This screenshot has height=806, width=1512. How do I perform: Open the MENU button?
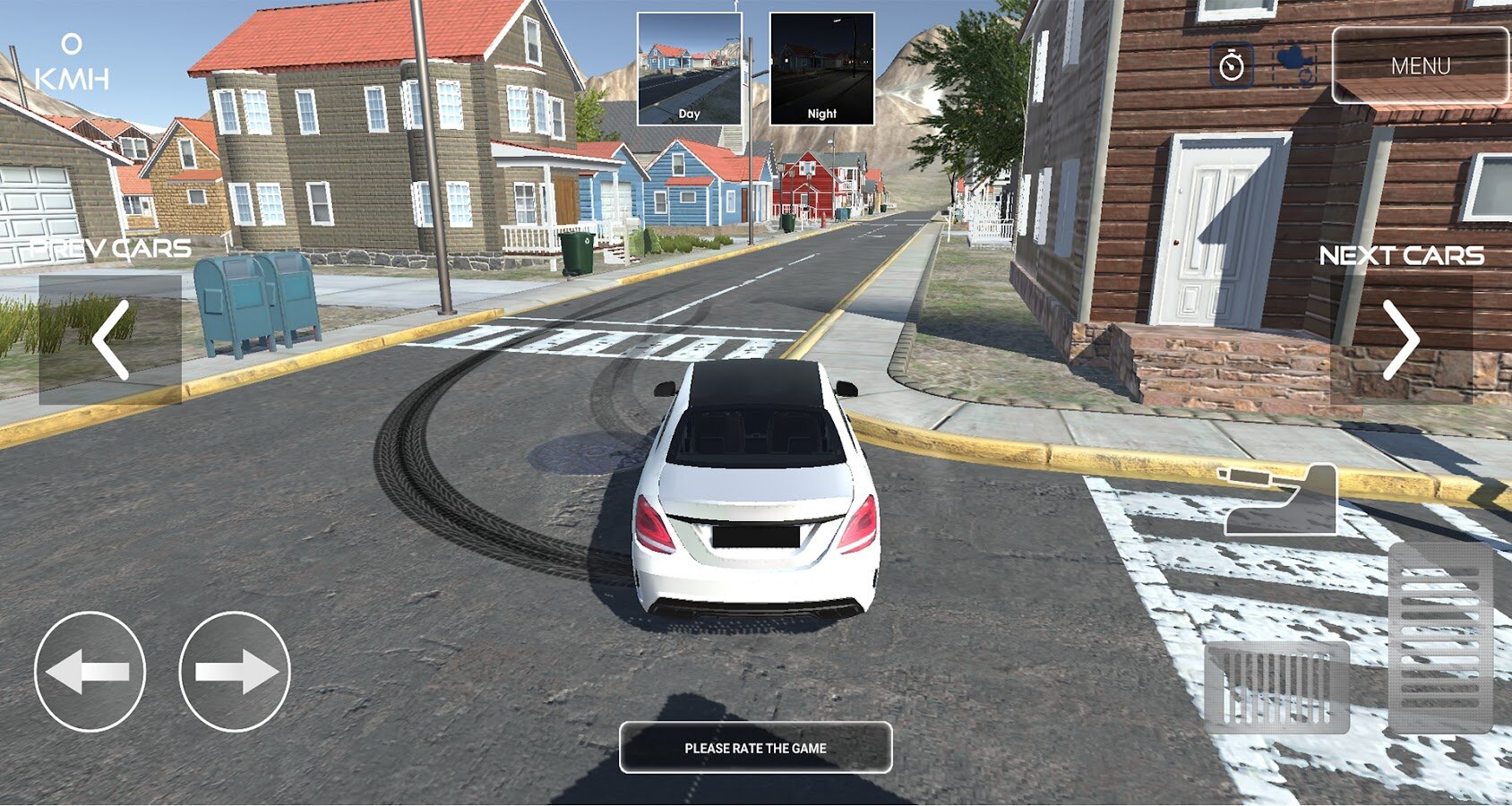click(x=1420, y=65)
